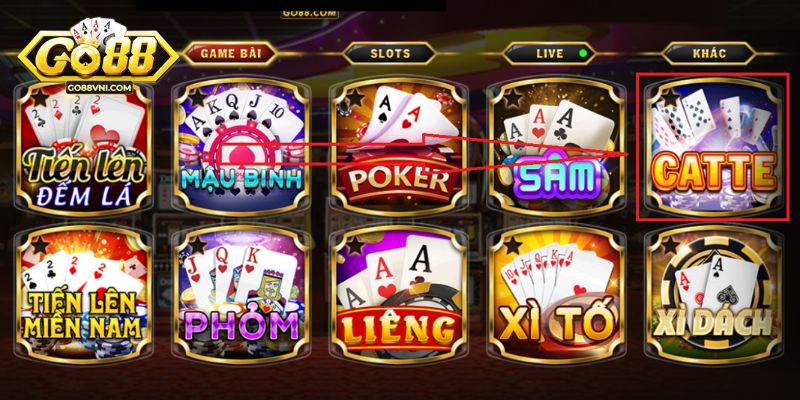The width and height of the screenshot is (800, 400).
Task: Choose the Liêng game tile
Action: [x=397, y=297]
